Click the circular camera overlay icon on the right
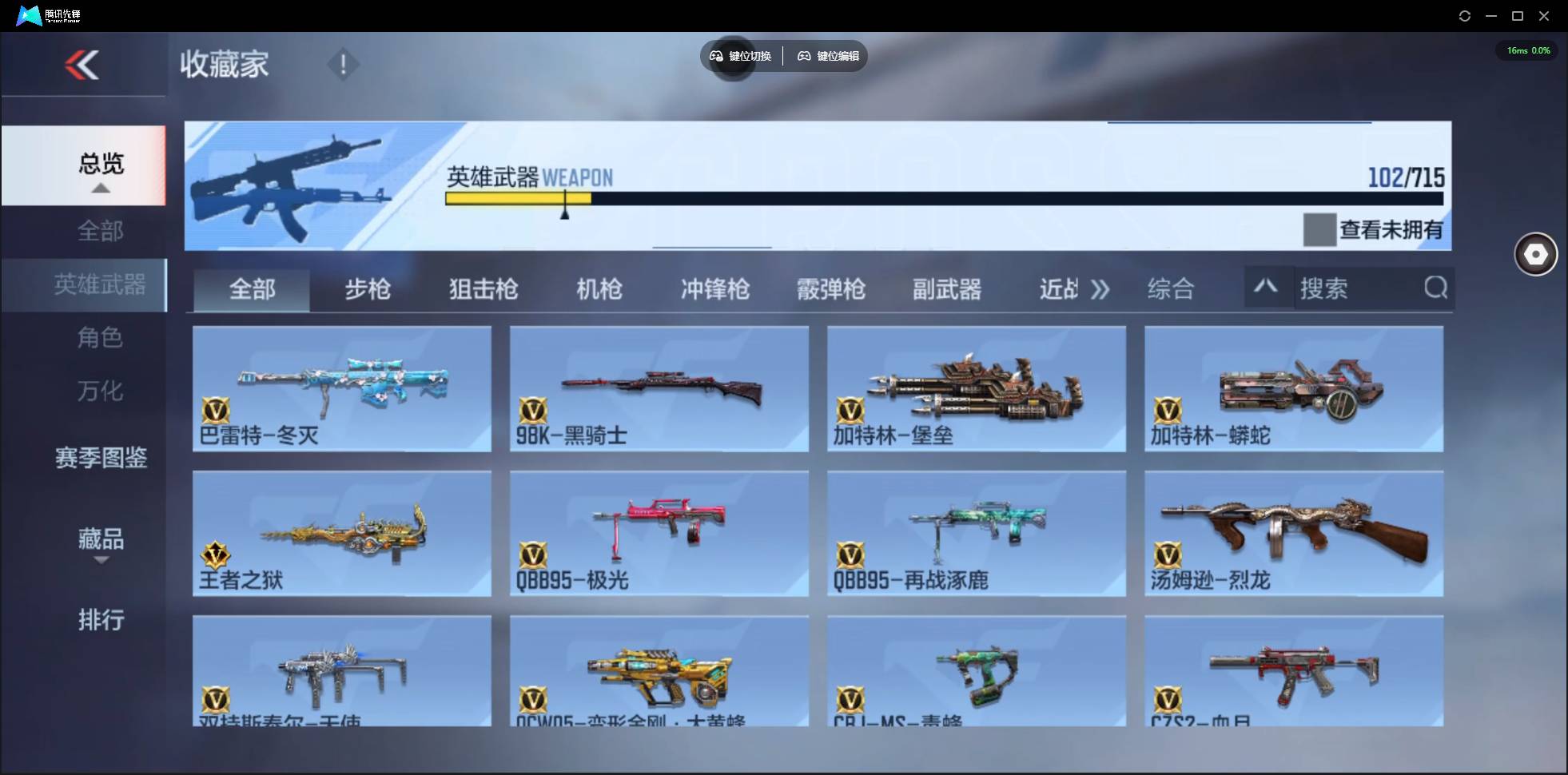 tap(1534, 254)
